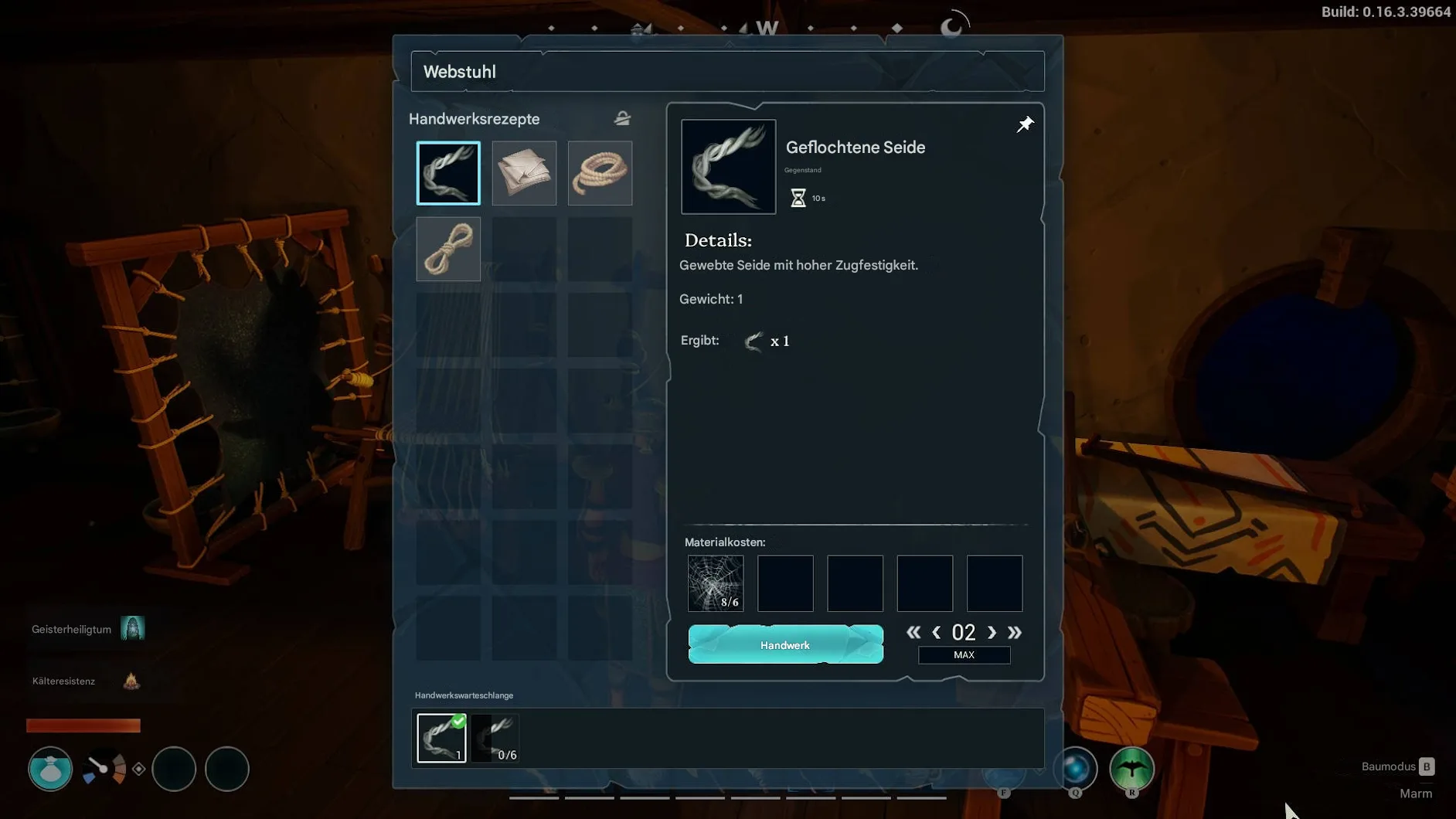Viewport: 1456px width, 819px height.
Task: Set quantity using the MAX button
Action: click(x=964, y=655)
